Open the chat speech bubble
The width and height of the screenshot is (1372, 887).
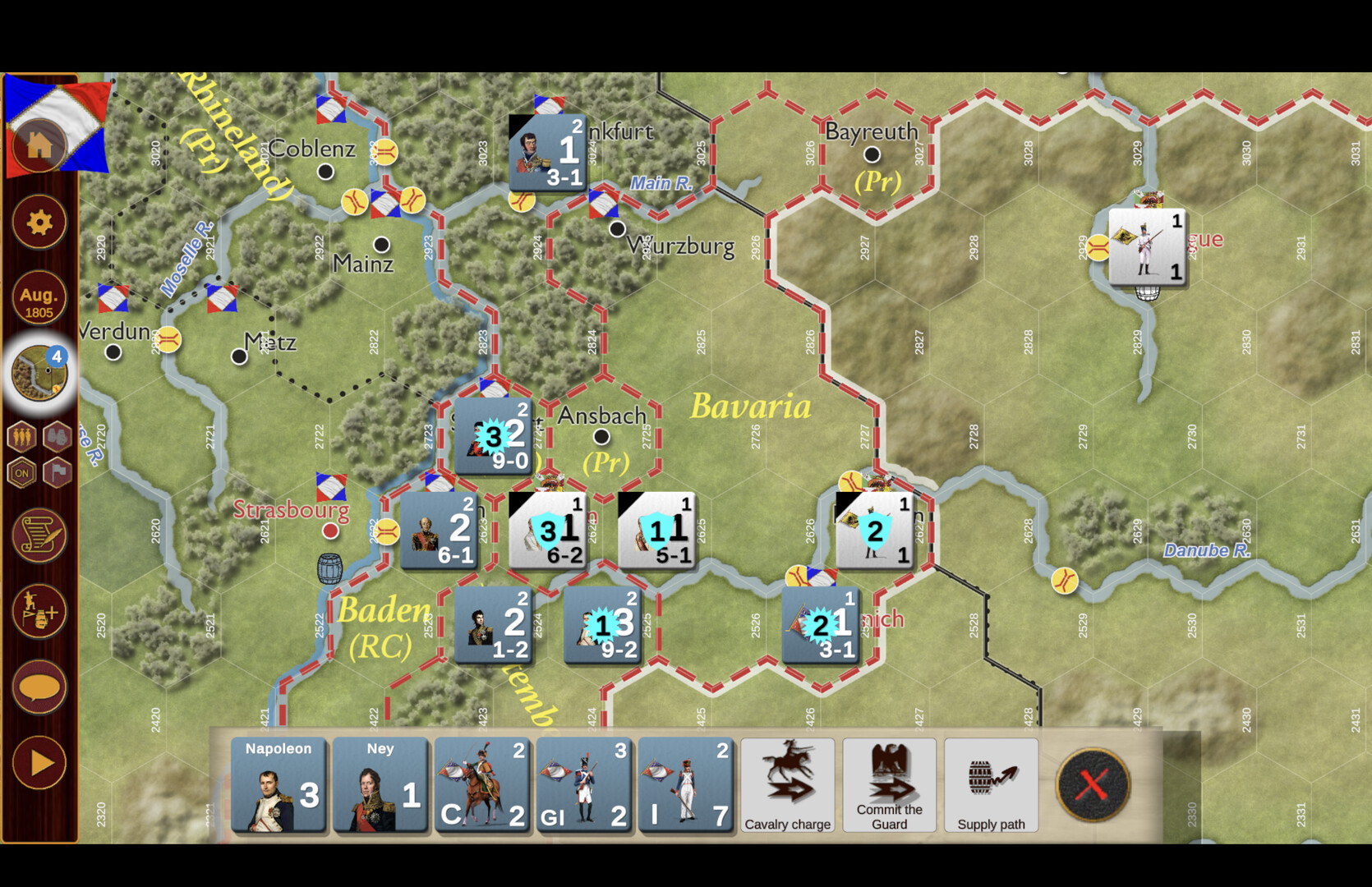click(39, 688)
